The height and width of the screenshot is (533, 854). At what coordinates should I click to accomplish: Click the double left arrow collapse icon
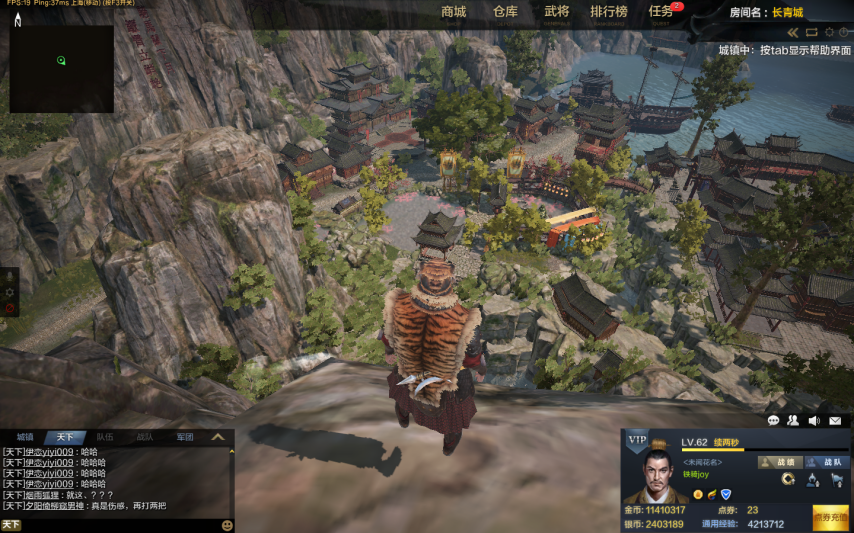coord(794,33)
